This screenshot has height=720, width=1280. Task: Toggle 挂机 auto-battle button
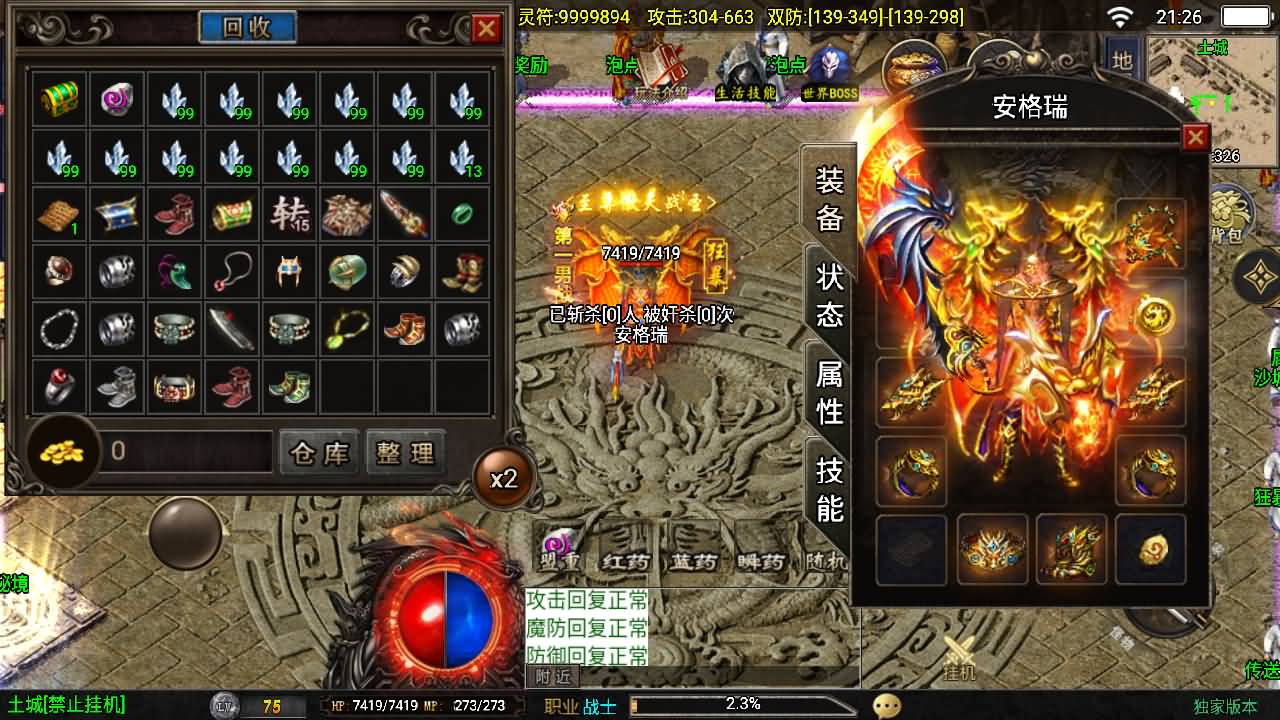pyautogui.click(x=958, y=657)
